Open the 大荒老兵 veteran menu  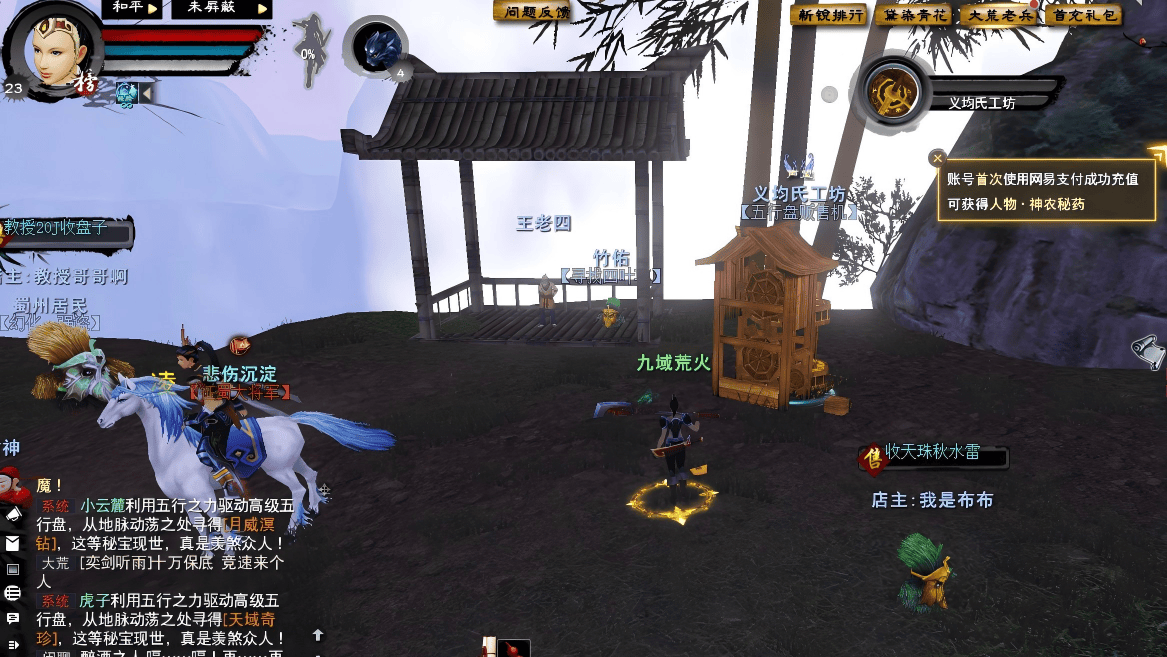pos(997,15)
